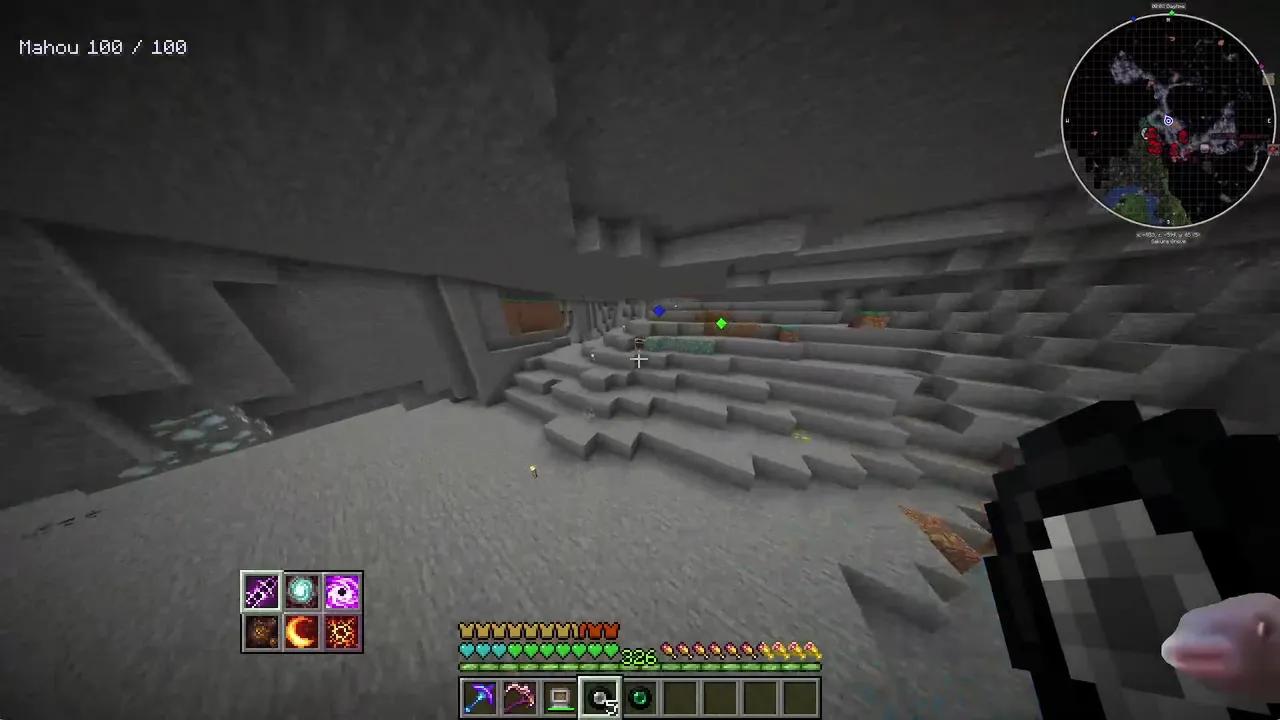Click the experience level number 326
The image size is (1280, 720).
coord(637,657)
